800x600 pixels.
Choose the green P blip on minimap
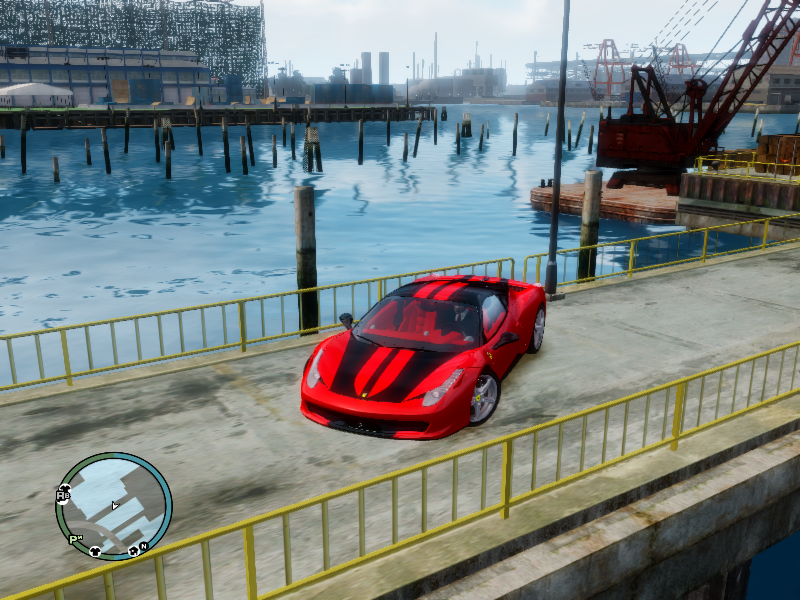75,539
